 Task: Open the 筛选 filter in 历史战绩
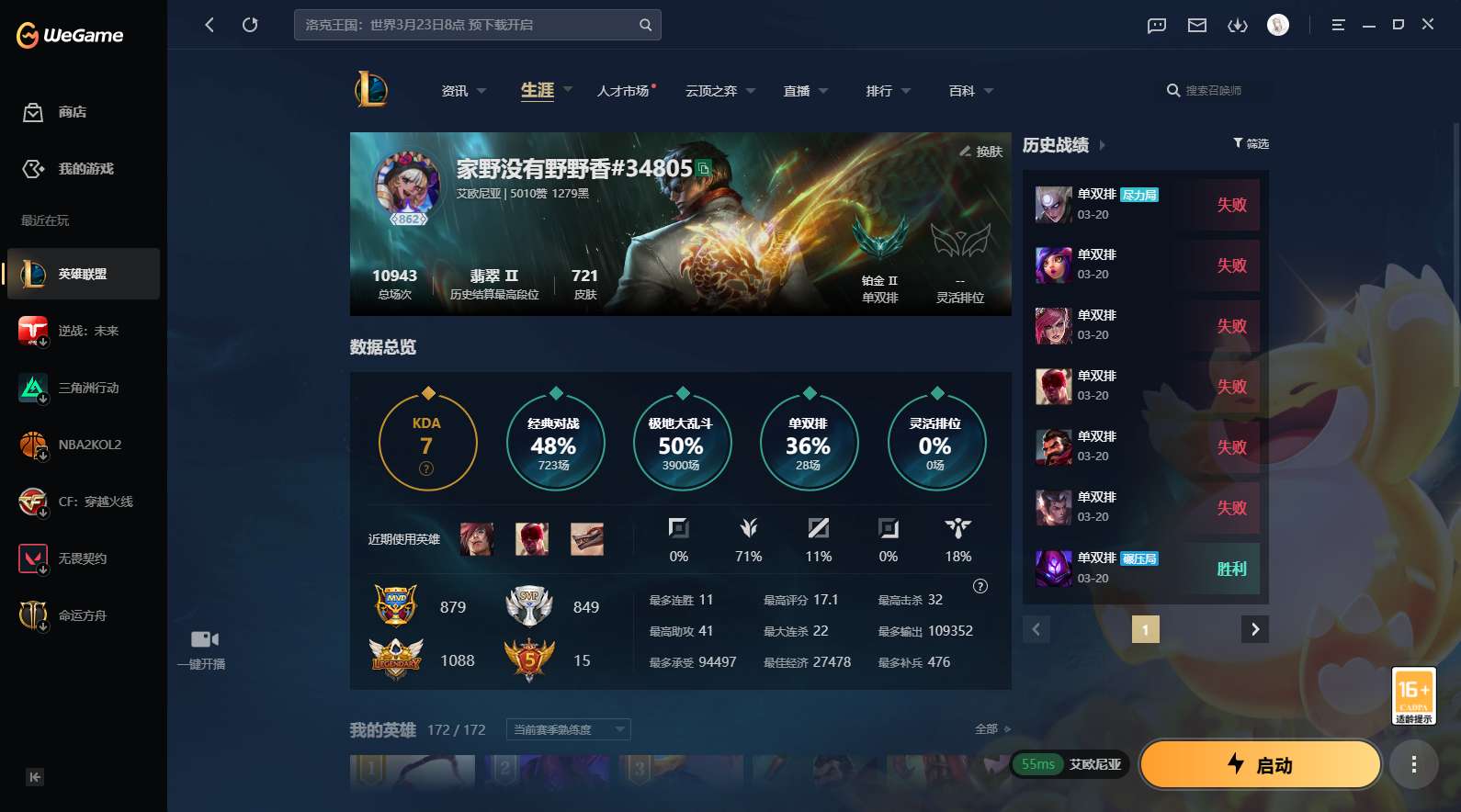pos(1251,143)
